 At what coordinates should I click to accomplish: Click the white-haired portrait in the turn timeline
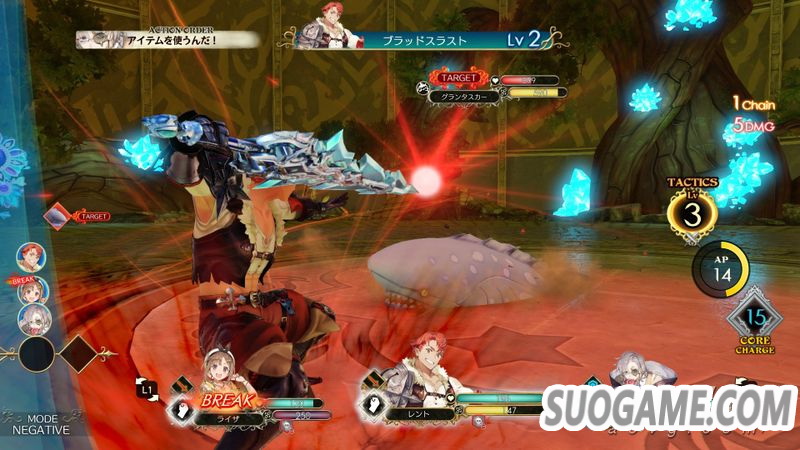point(33,319)
